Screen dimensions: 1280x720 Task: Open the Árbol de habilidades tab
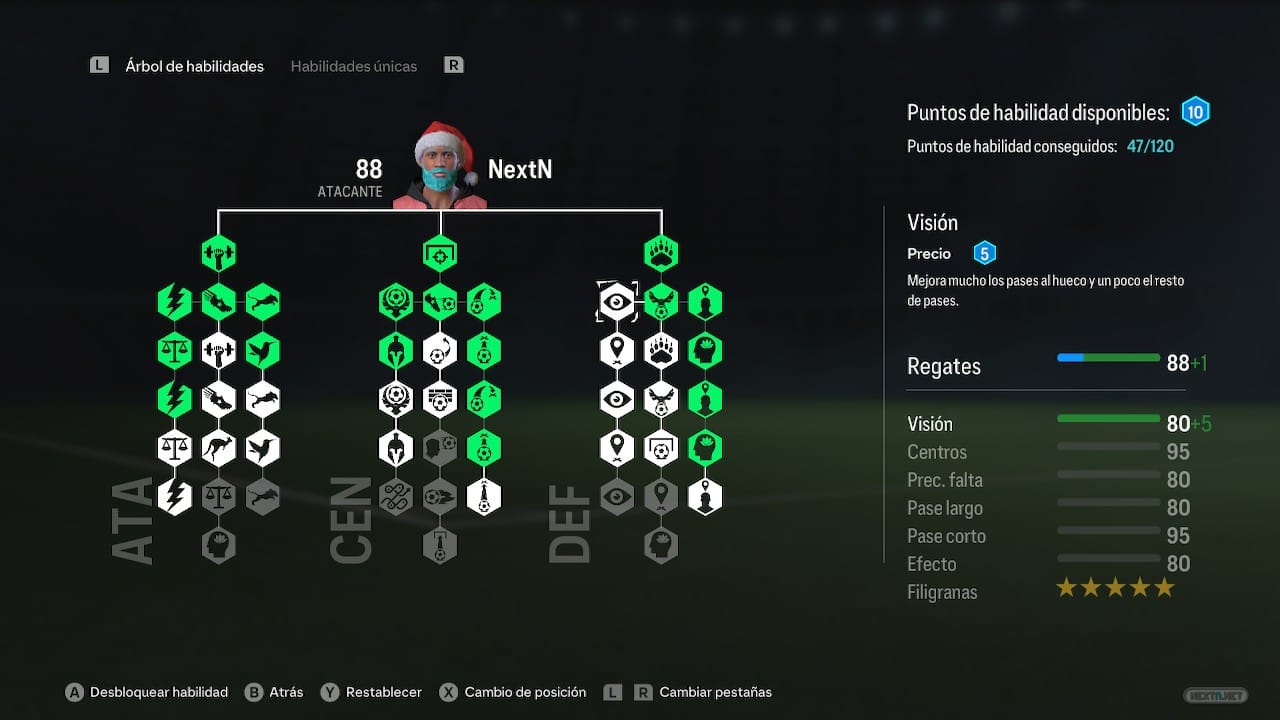[x=194, y=66]
